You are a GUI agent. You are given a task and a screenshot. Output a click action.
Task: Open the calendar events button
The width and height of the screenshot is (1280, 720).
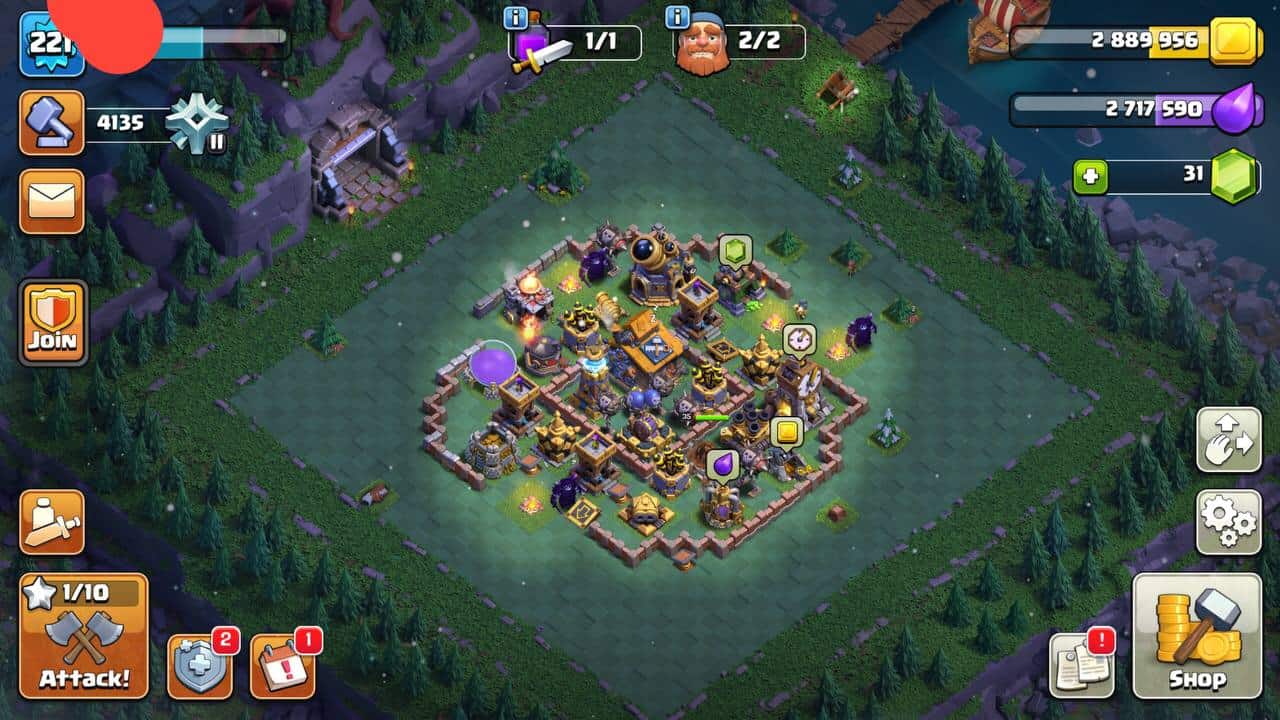(282, 665)
